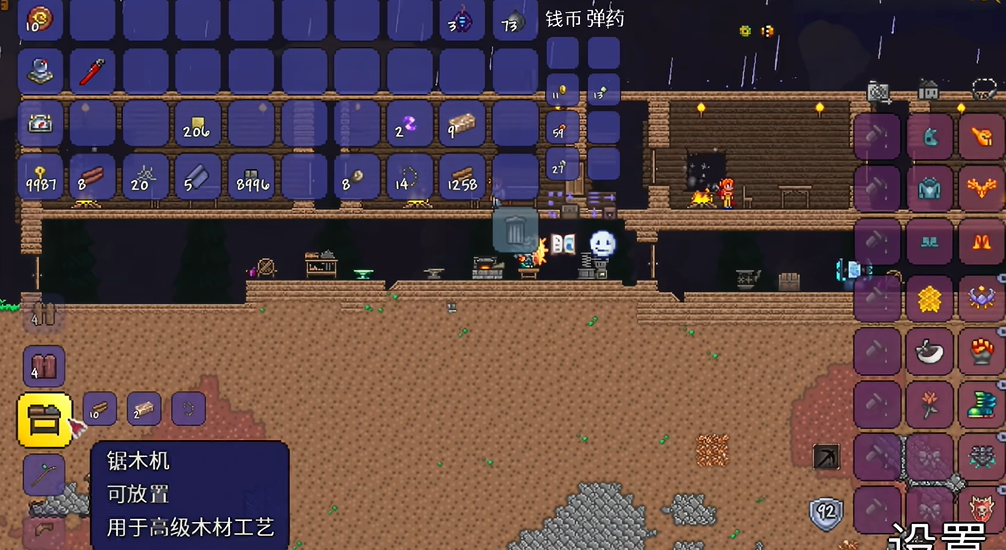Select the wooden door recipe above Sawmill
Screen dimensions: 1006x550
(44, 367)
